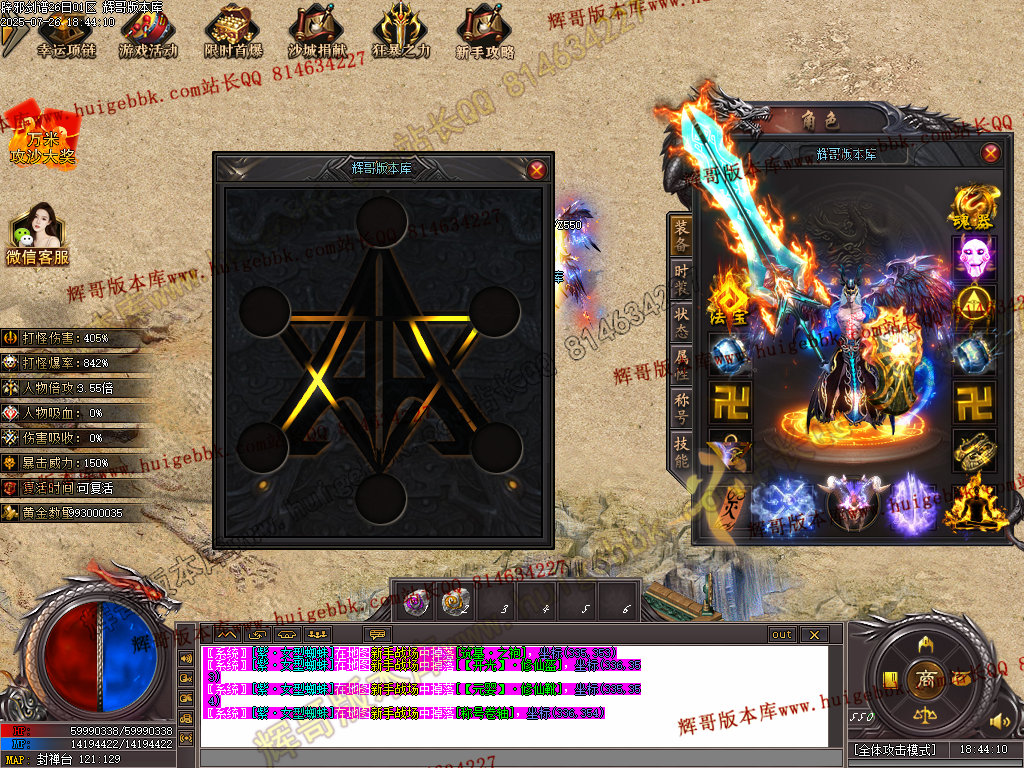Screen dimensions: 1024x768
Task: Toggle the speaker sound icon
Action: pos(996,721)
